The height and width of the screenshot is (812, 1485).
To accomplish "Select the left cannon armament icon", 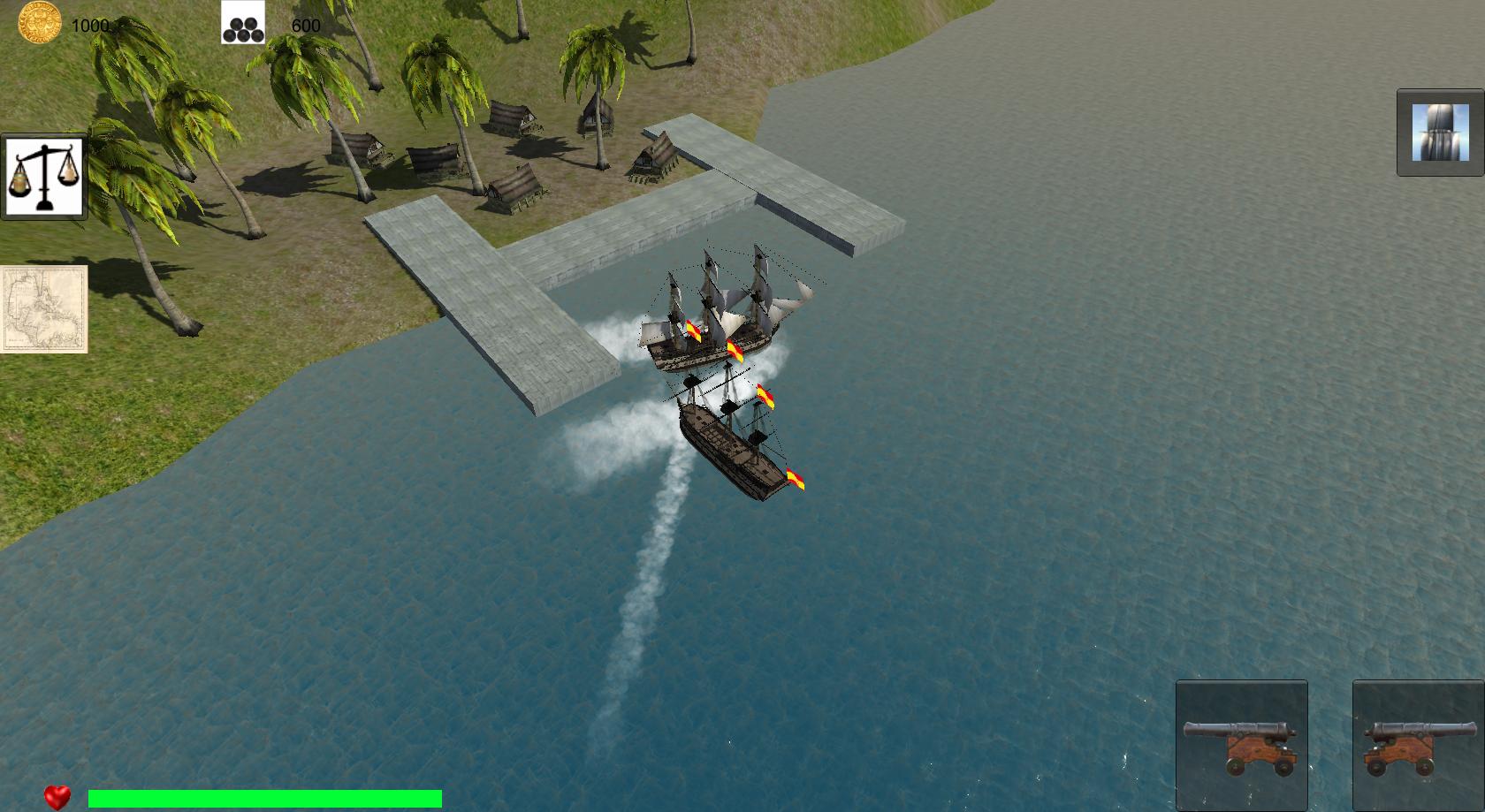I will coord(1241,745).
